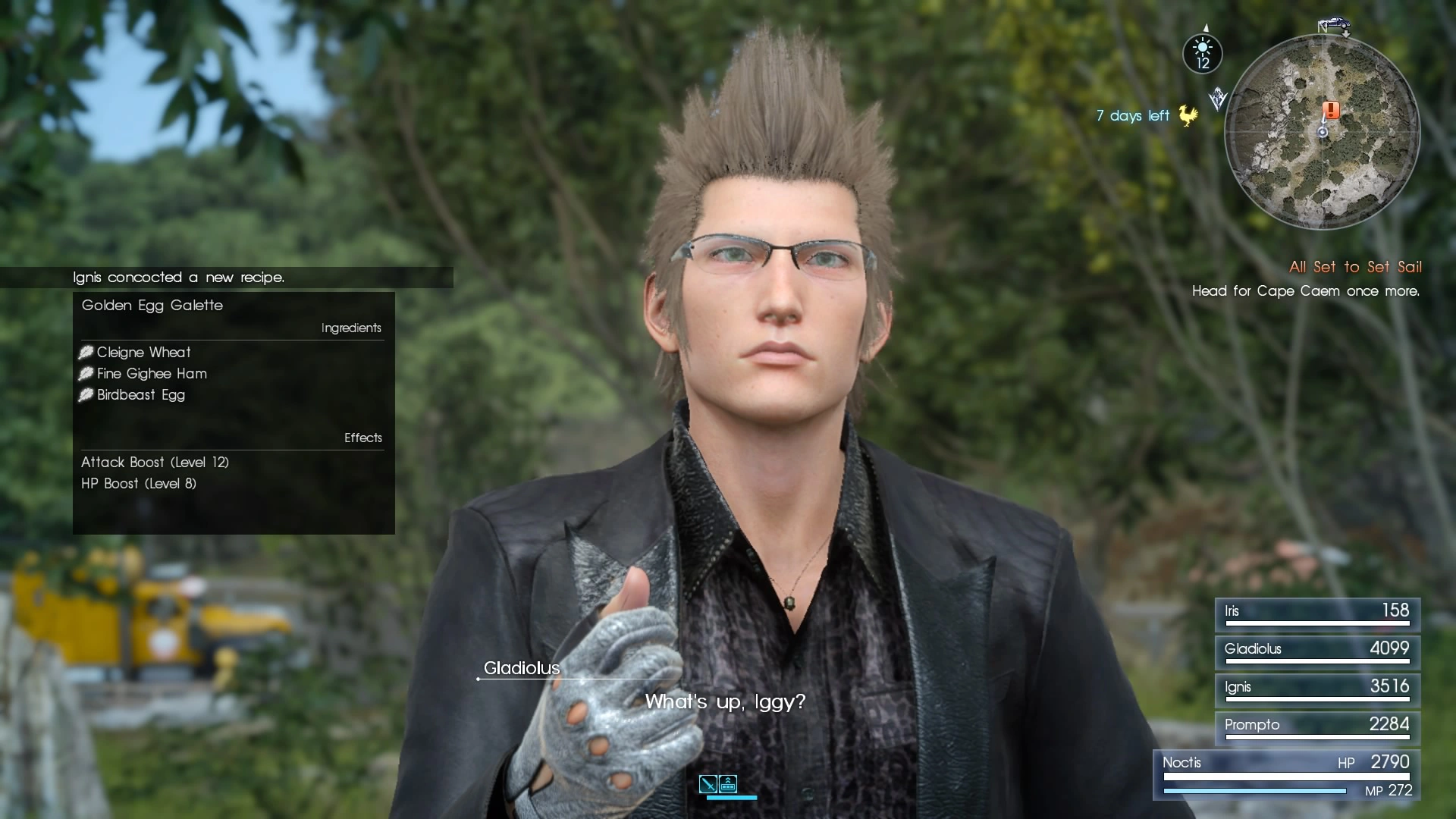The image size is (1456, 819).
Task: Click the tech bar ability icon
Action: click(728, 783)
